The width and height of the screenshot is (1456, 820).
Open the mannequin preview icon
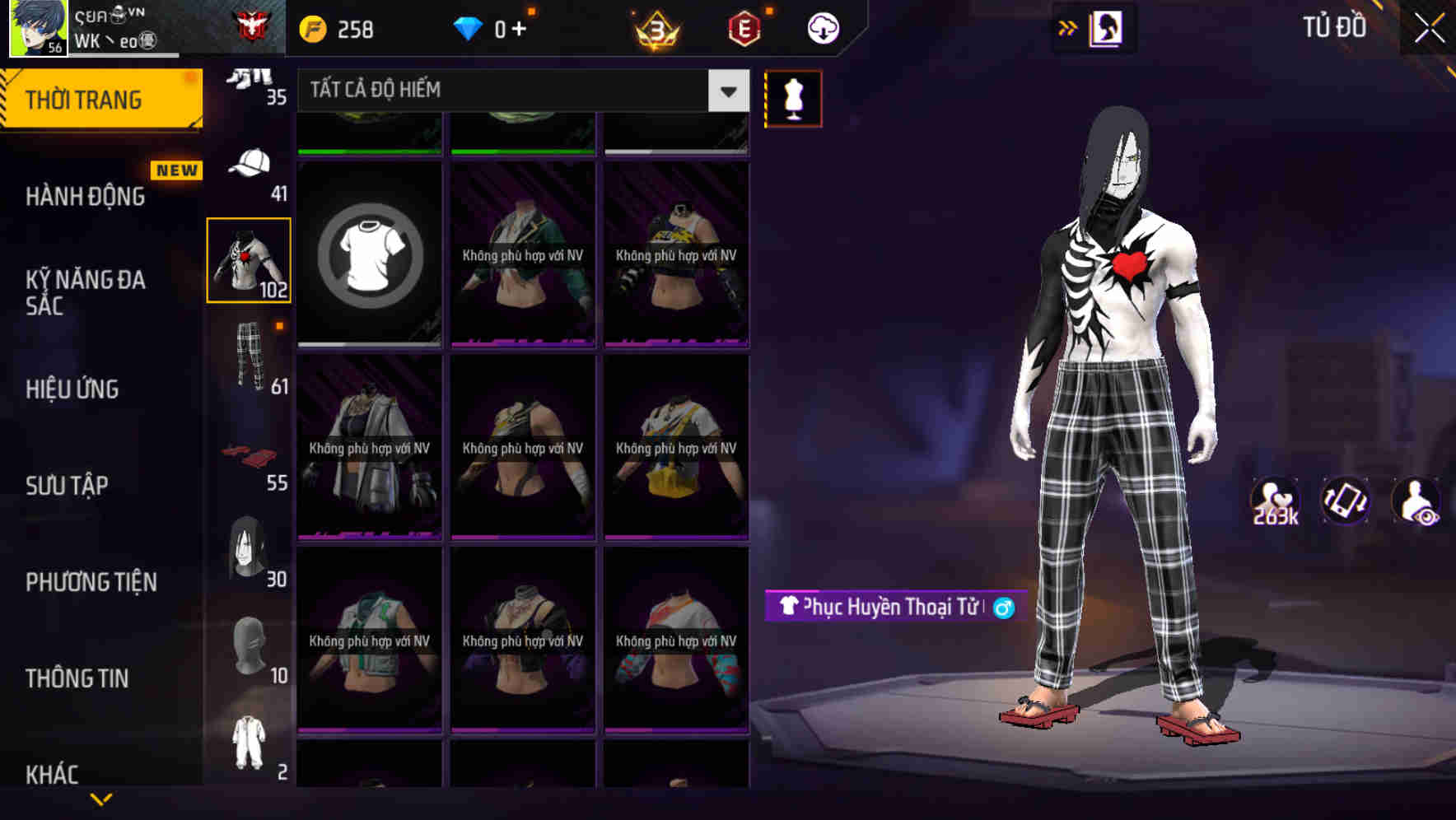[x=793, y=97]
